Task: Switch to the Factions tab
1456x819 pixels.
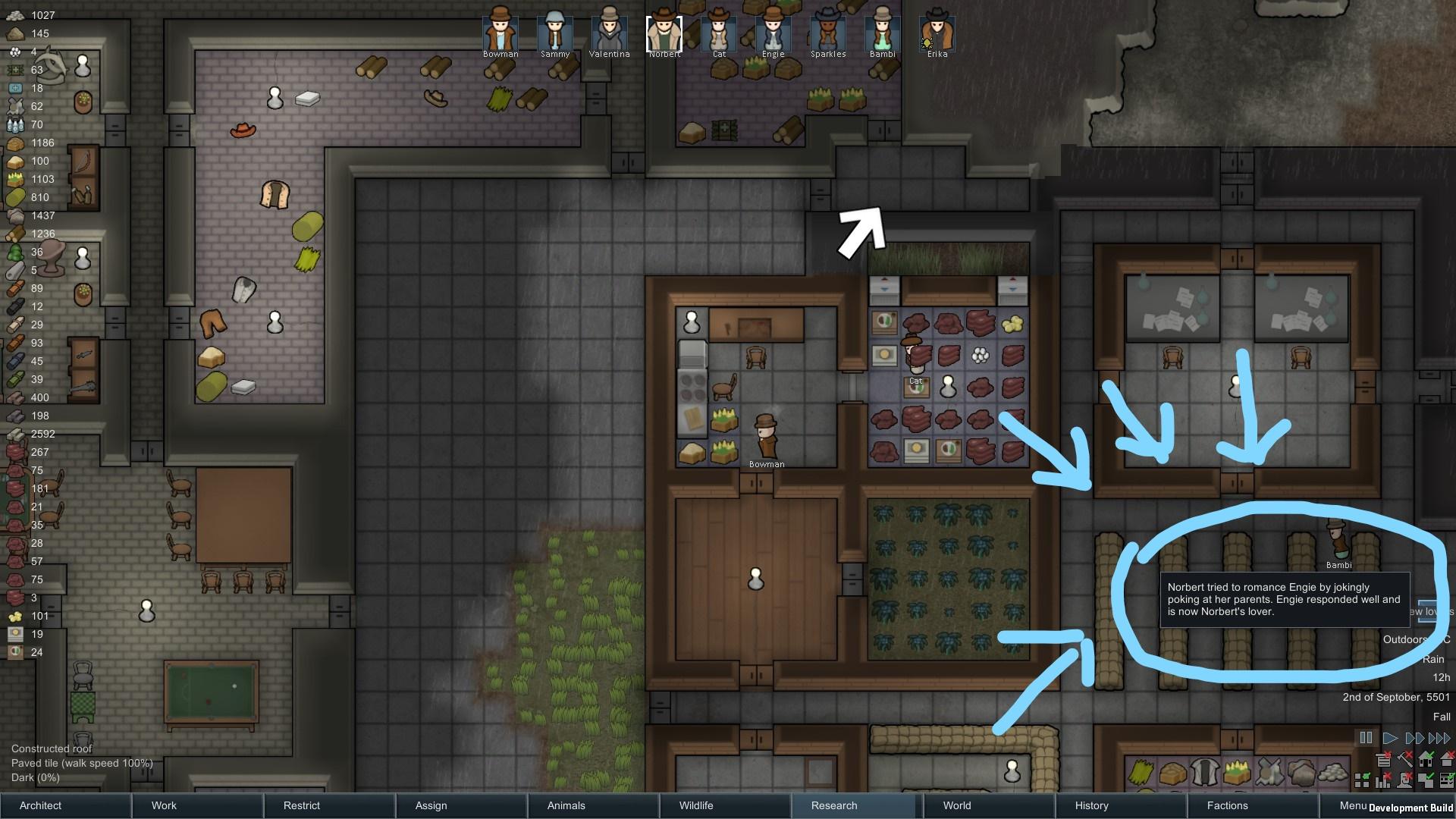Action: pyautogui.click(x=1226, y=805)
